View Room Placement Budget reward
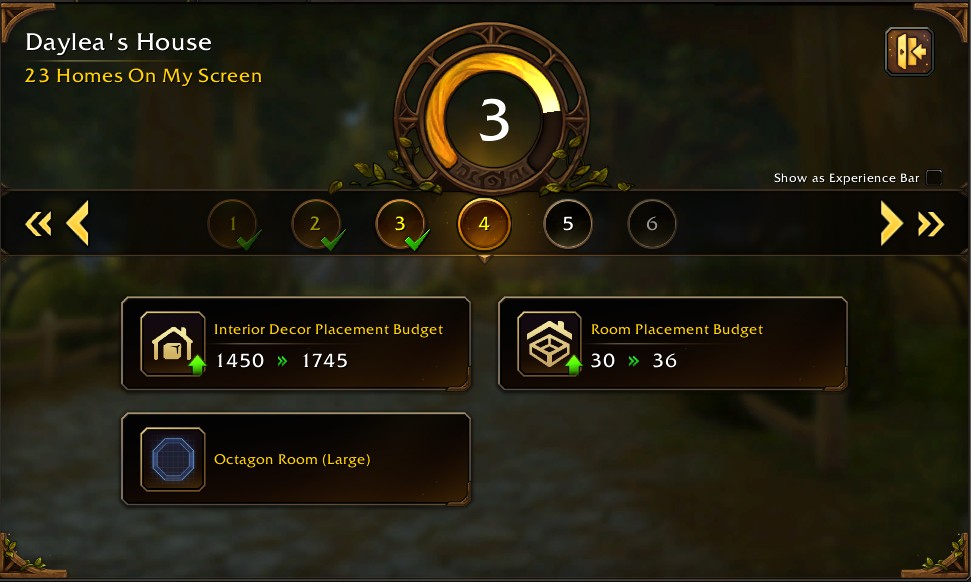Screen dimensions: 971x582 click(x=672, y=344)
